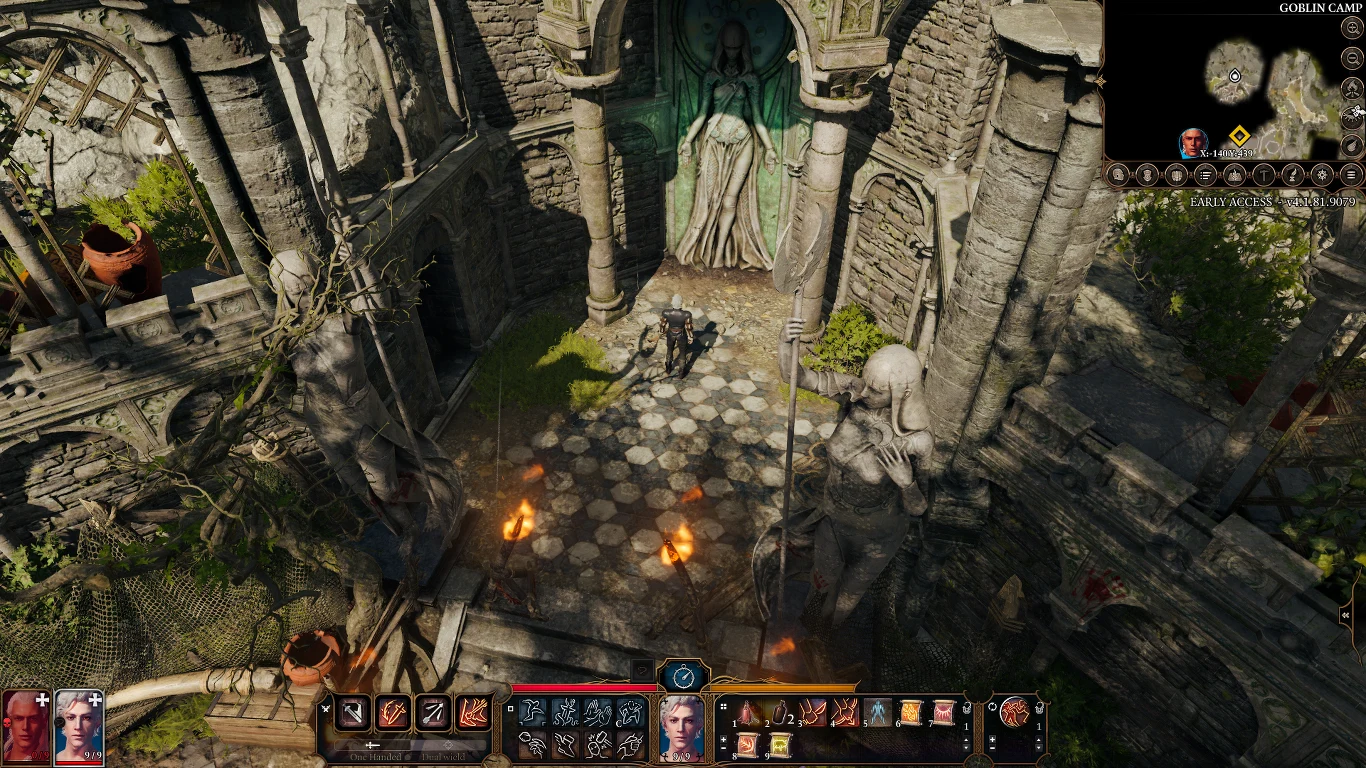Screen dimensions: 1366x768
Task: Toggle the hotbar lock padlock icon
Action: point(967,709)
